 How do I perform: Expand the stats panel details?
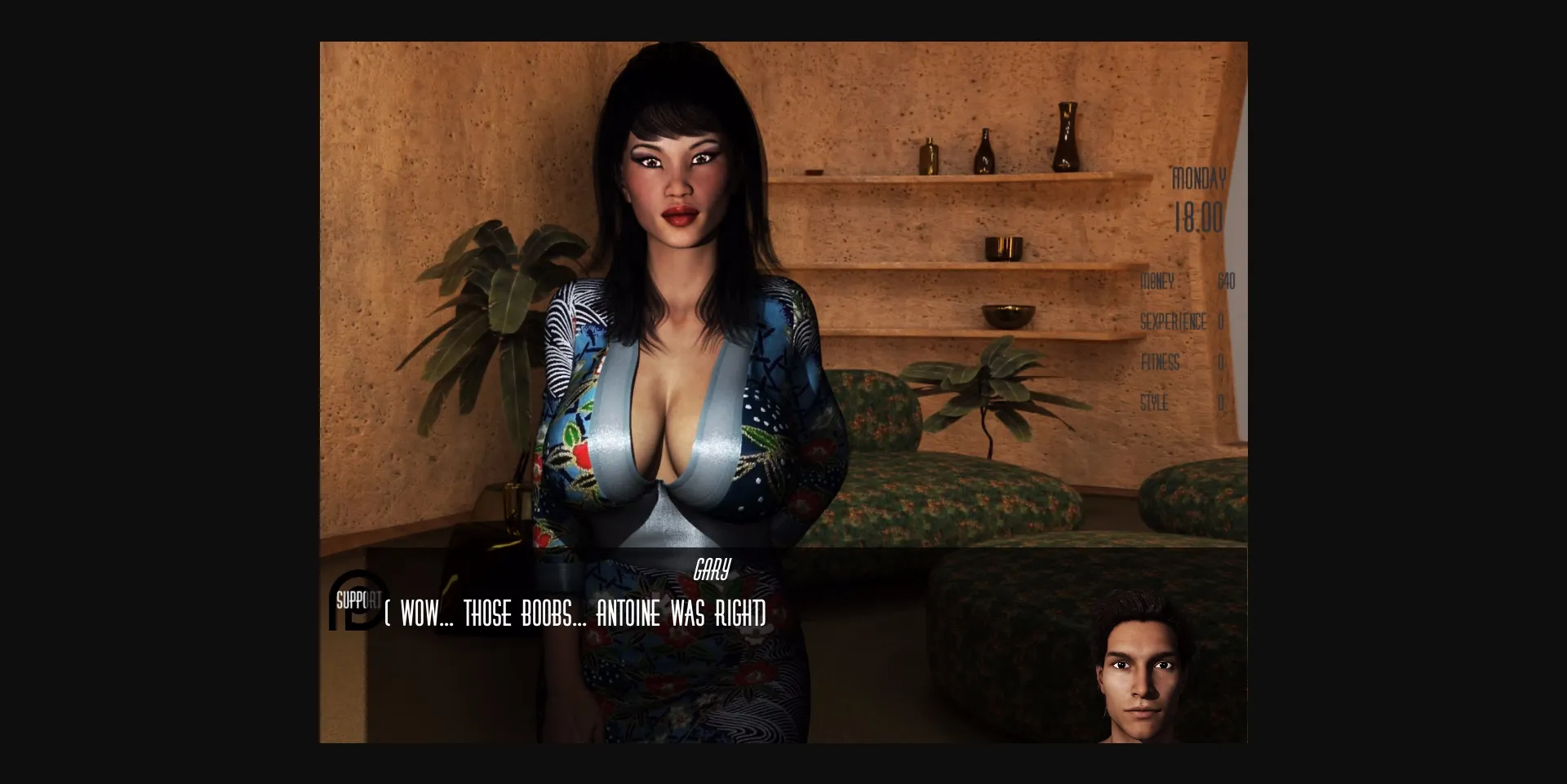click(1183, 343)
